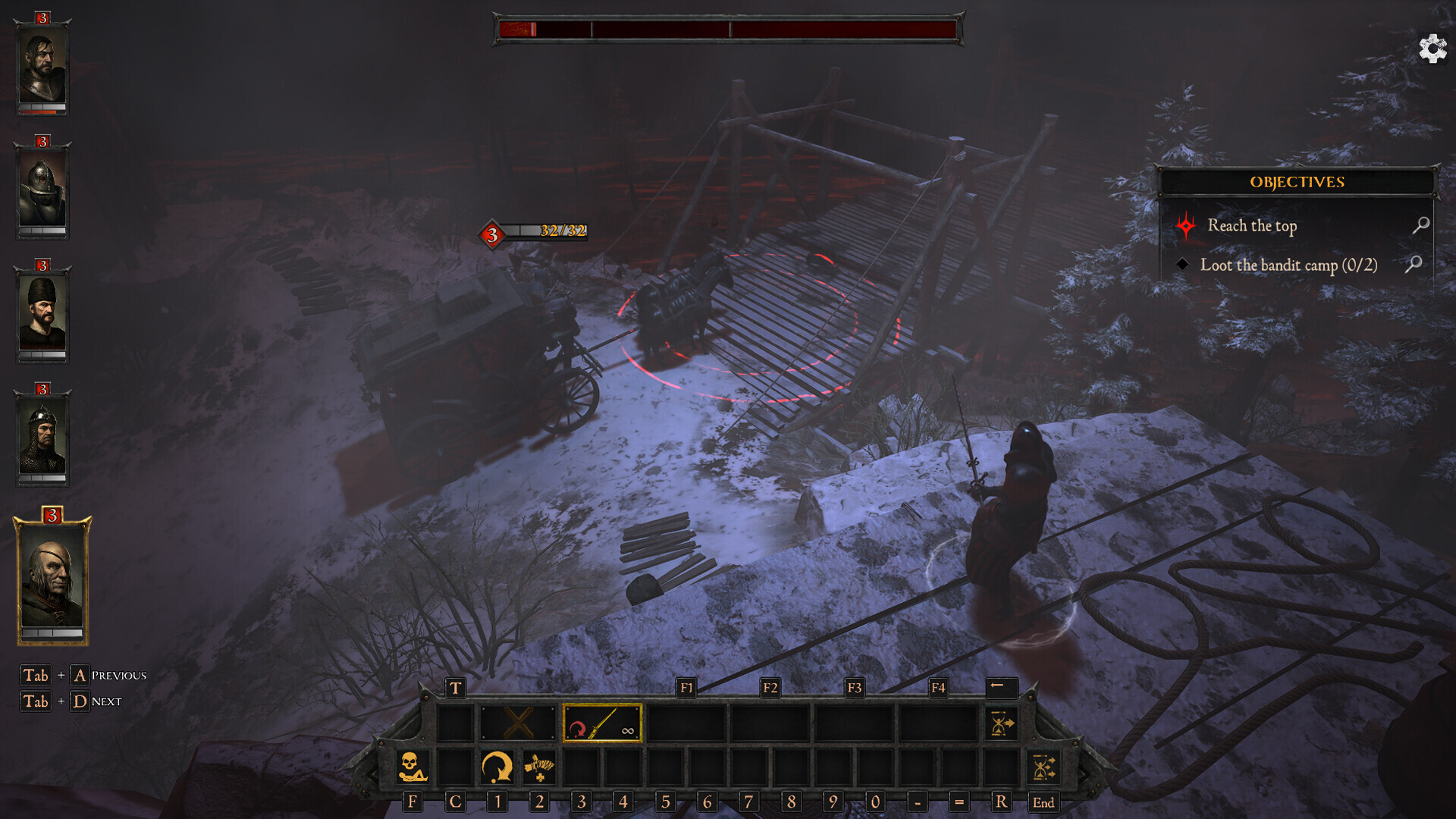The width and height of the screenshot is (1456, 819).
Task: Click the single-arrow hourglass wait button
Action: pyautogui.click(x=1001, y=723)
